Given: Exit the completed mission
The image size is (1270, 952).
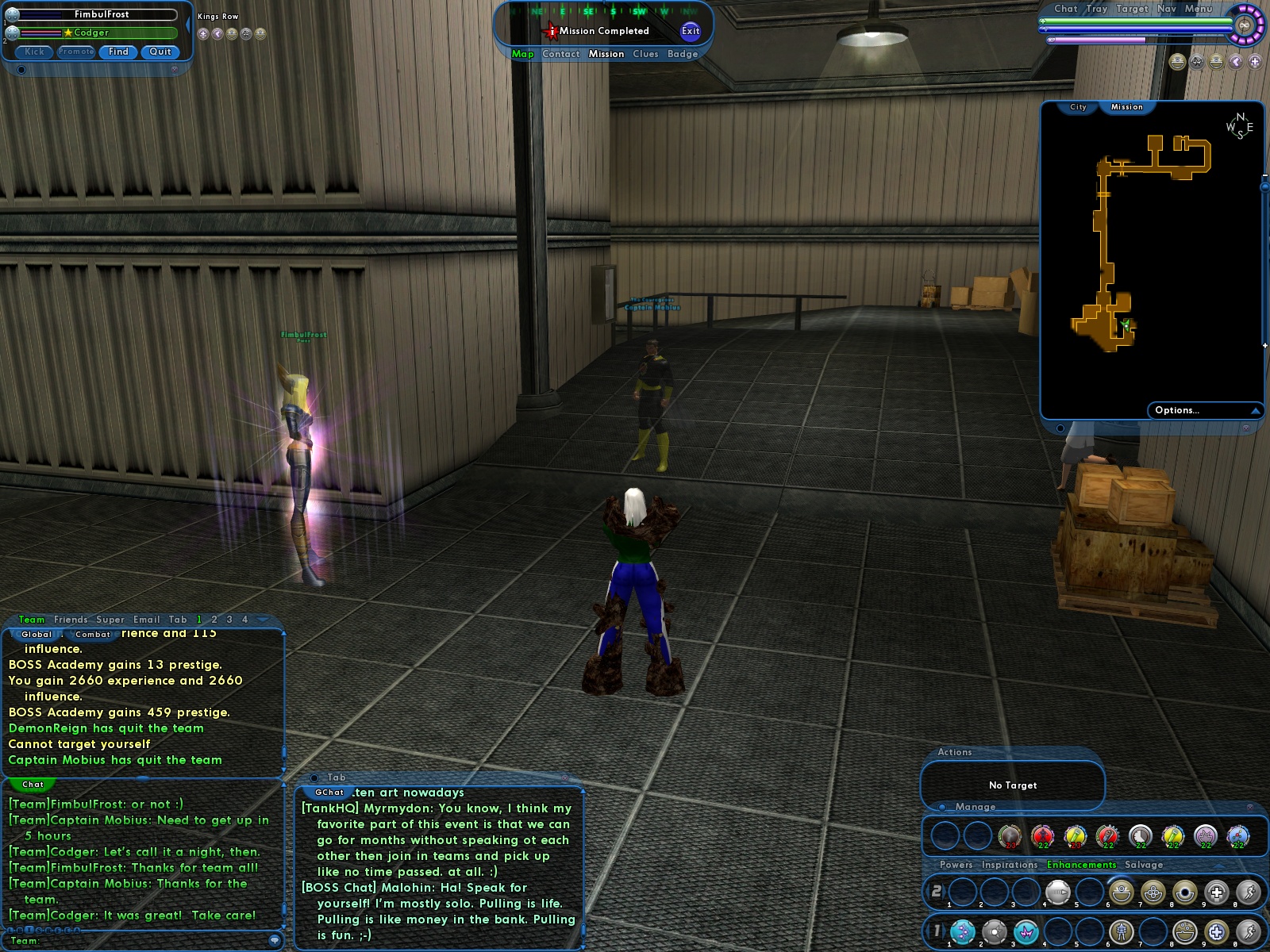Looking at the screenshot, I should click(x=691, y=31).
